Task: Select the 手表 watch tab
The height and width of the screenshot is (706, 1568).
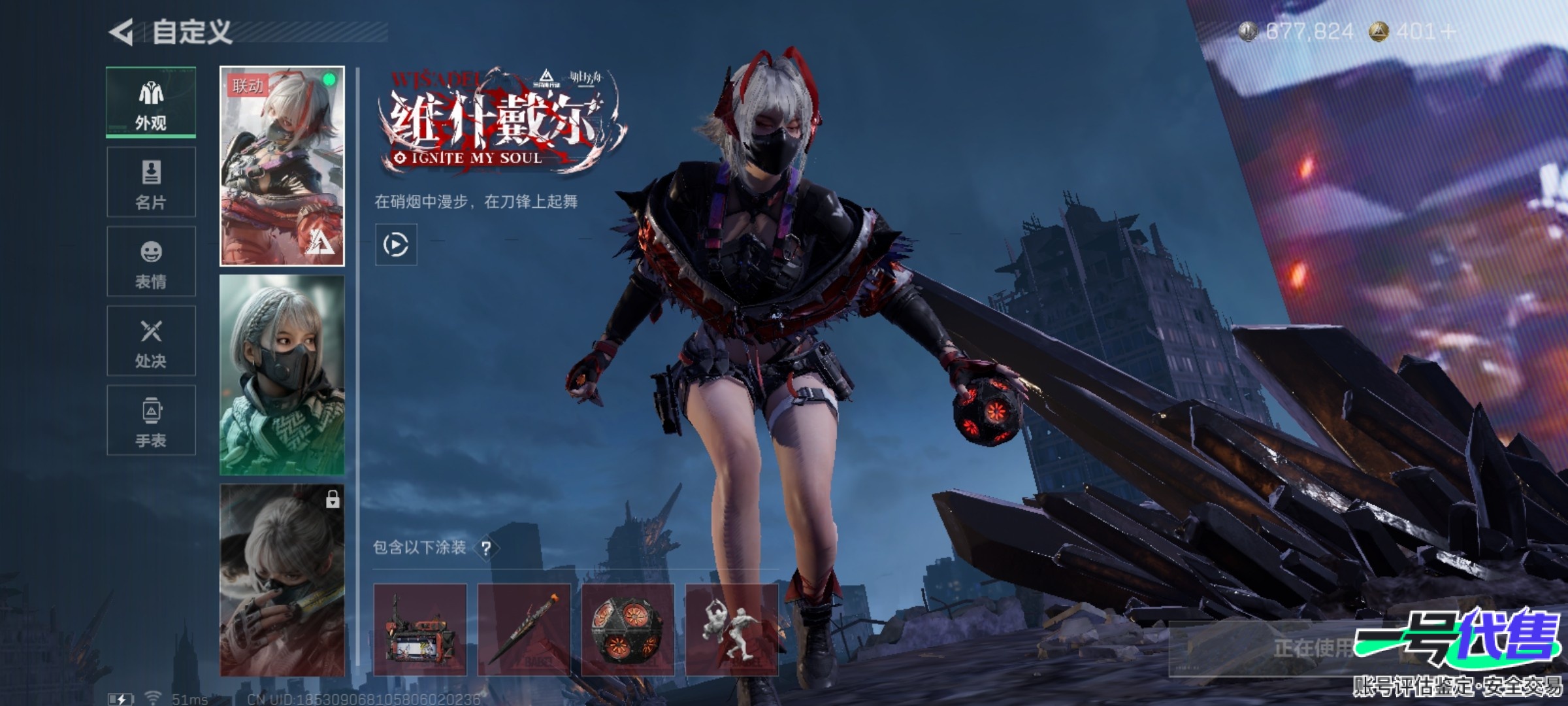Action: (151, 420)
